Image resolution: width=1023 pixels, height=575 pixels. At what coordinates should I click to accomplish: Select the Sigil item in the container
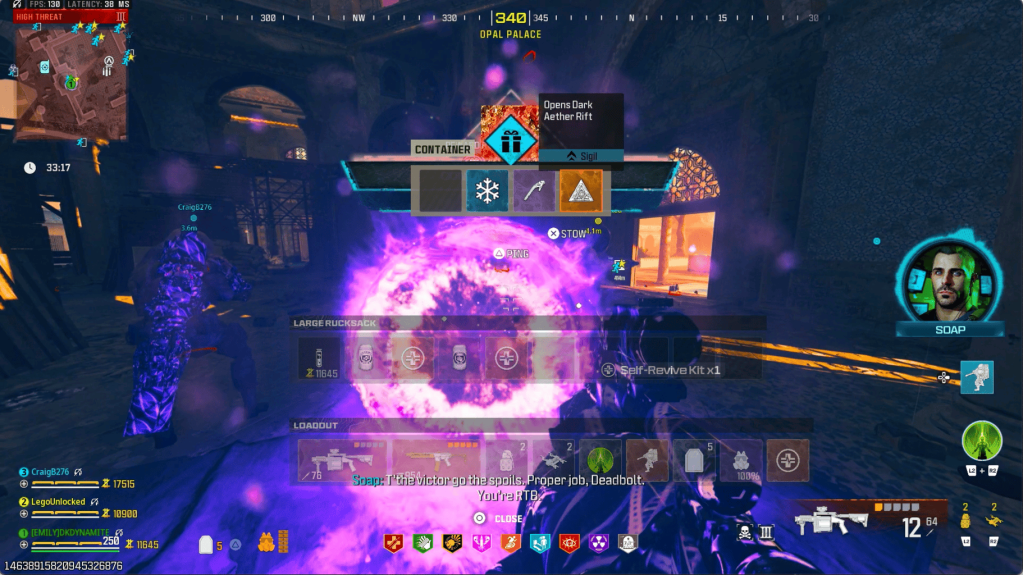[x=581, y=191]
